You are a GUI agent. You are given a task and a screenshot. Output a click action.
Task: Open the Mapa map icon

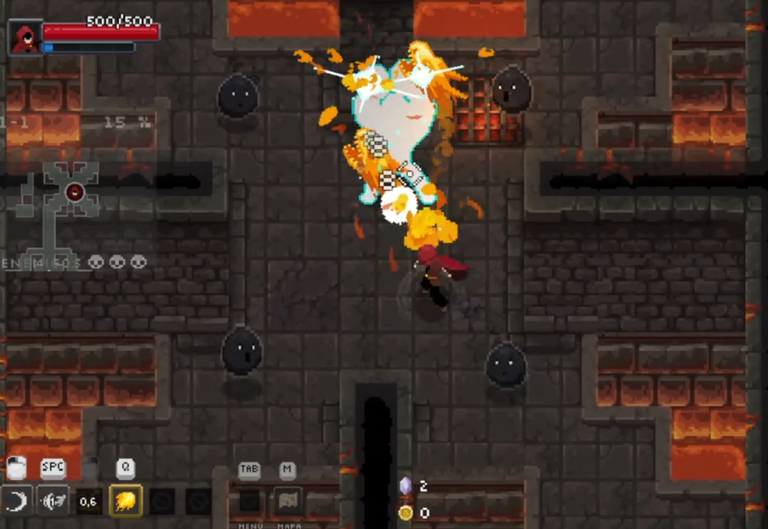point(288,501)
